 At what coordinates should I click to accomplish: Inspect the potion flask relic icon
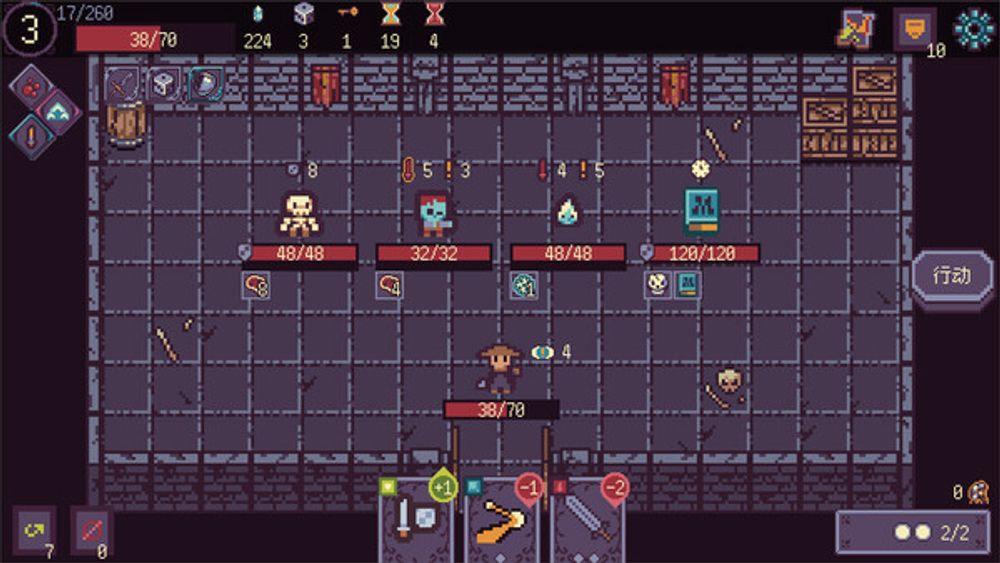click(x=205, y=85)
